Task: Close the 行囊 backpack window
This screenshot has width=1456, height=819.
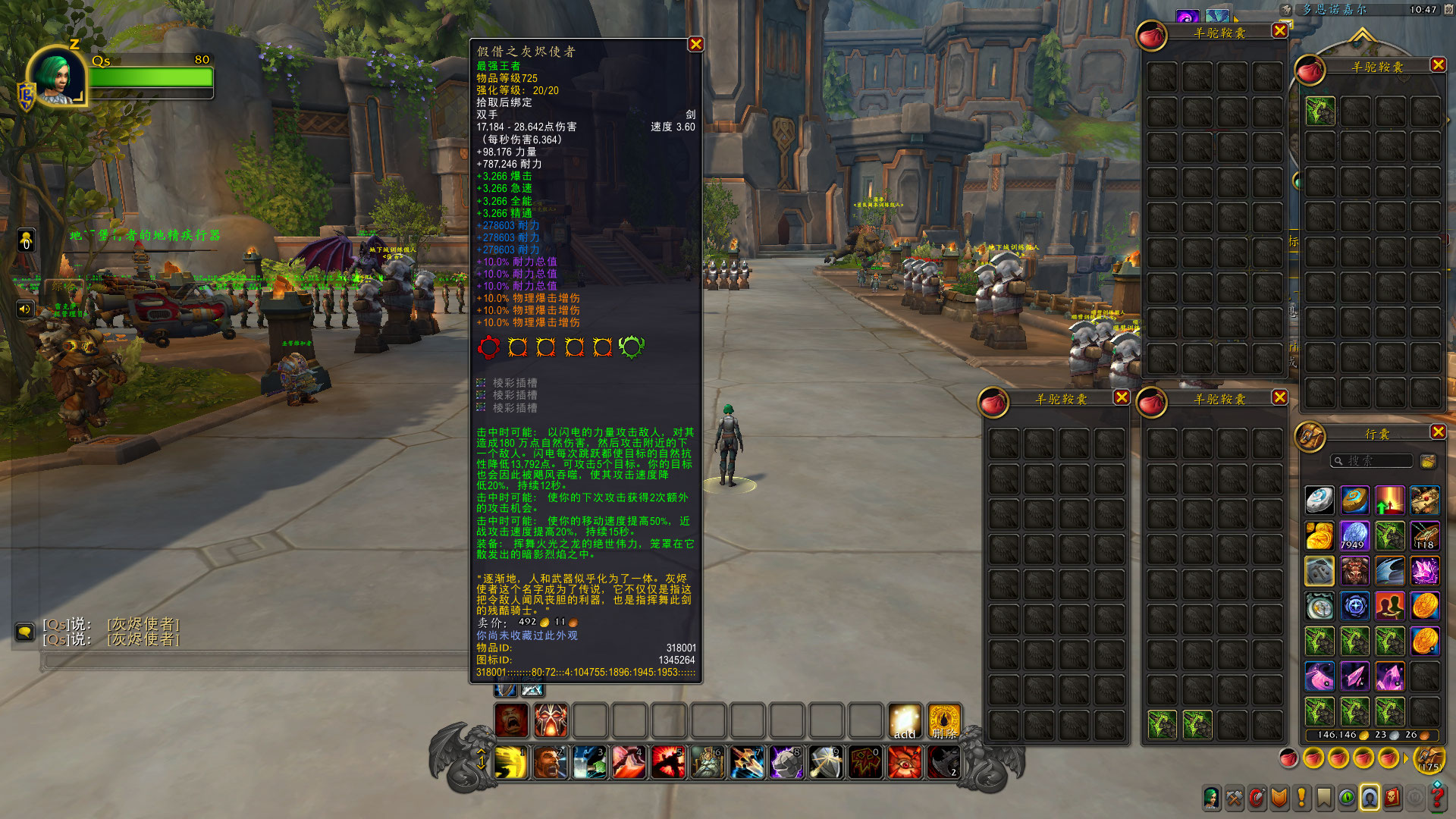Action: 1438,432
